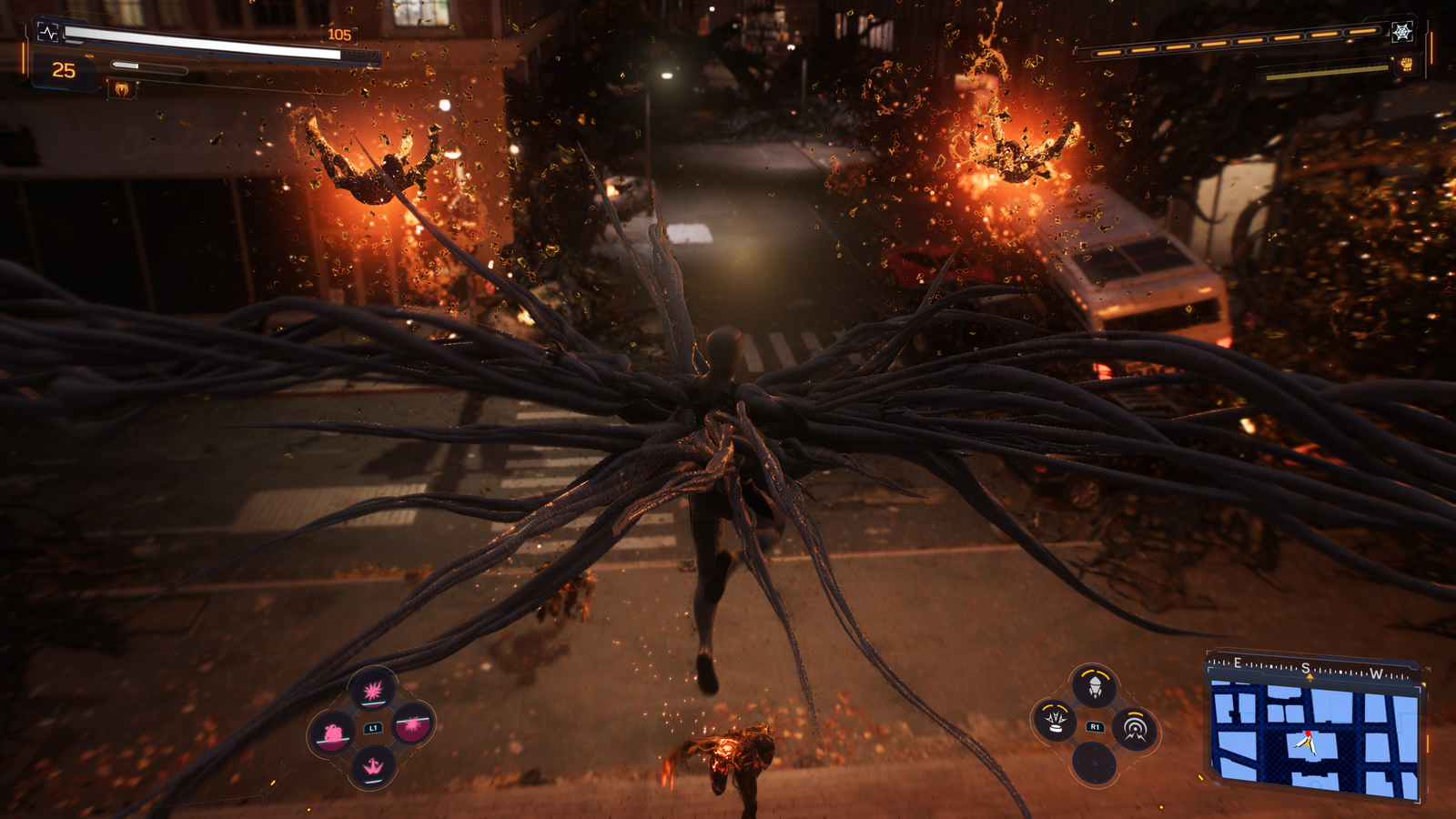Click the spider-web icon beside the segmented bar
Viewport: 1456px width, 819px height.
coord(1402,32)
